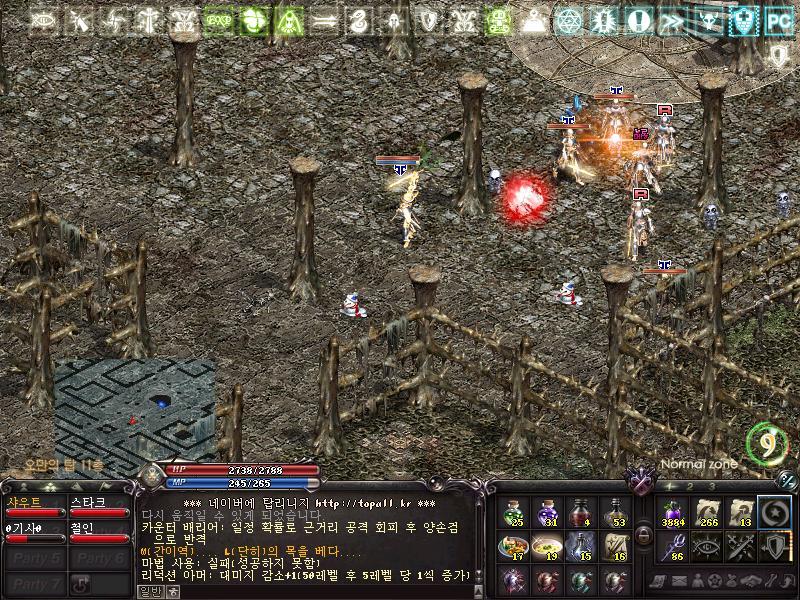Use the food plate with 17 left
Viewport: 800px width, 600px height.
pos(515,546)
